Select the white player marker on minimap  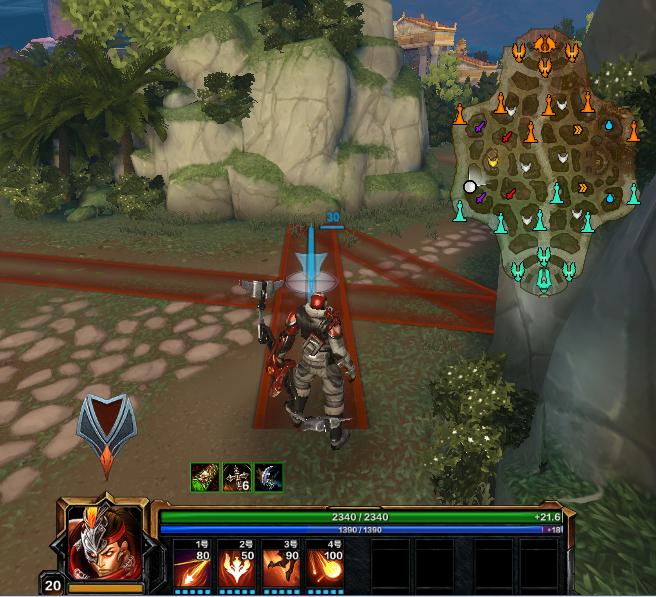pos(470,186)
